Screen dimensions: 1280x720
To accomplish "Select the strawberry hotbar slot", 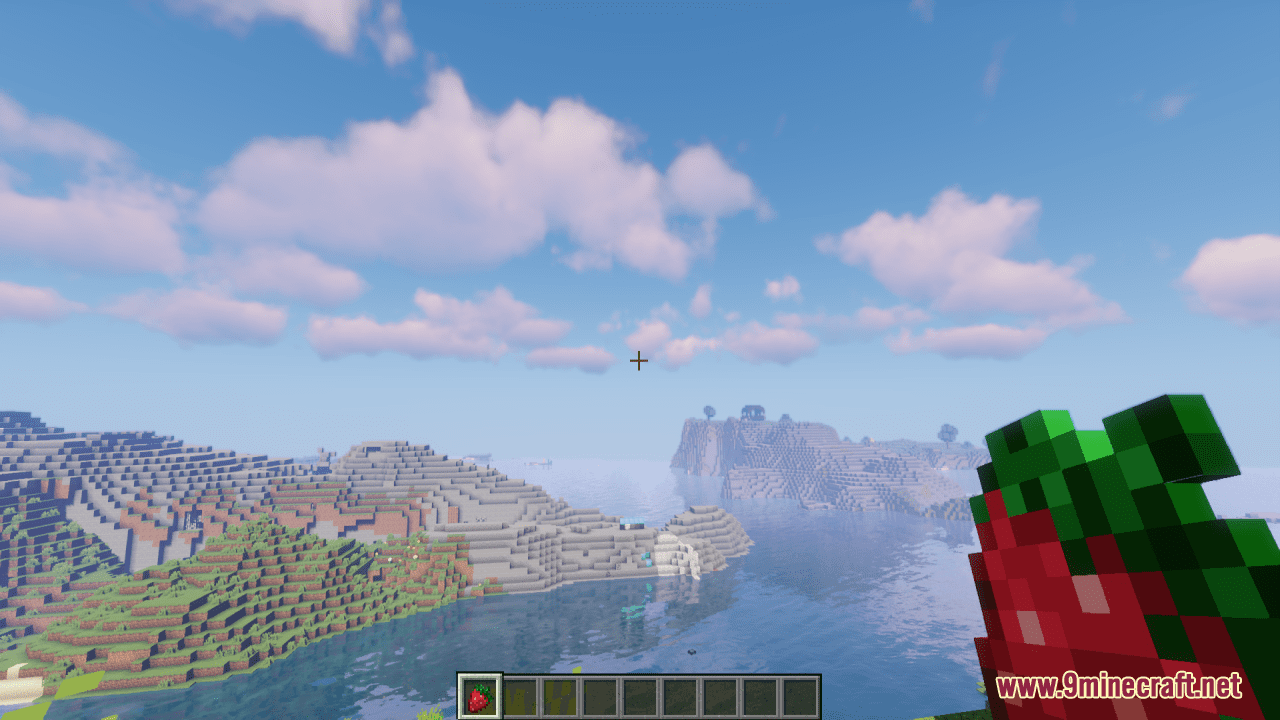I will (x=479, y=696).
